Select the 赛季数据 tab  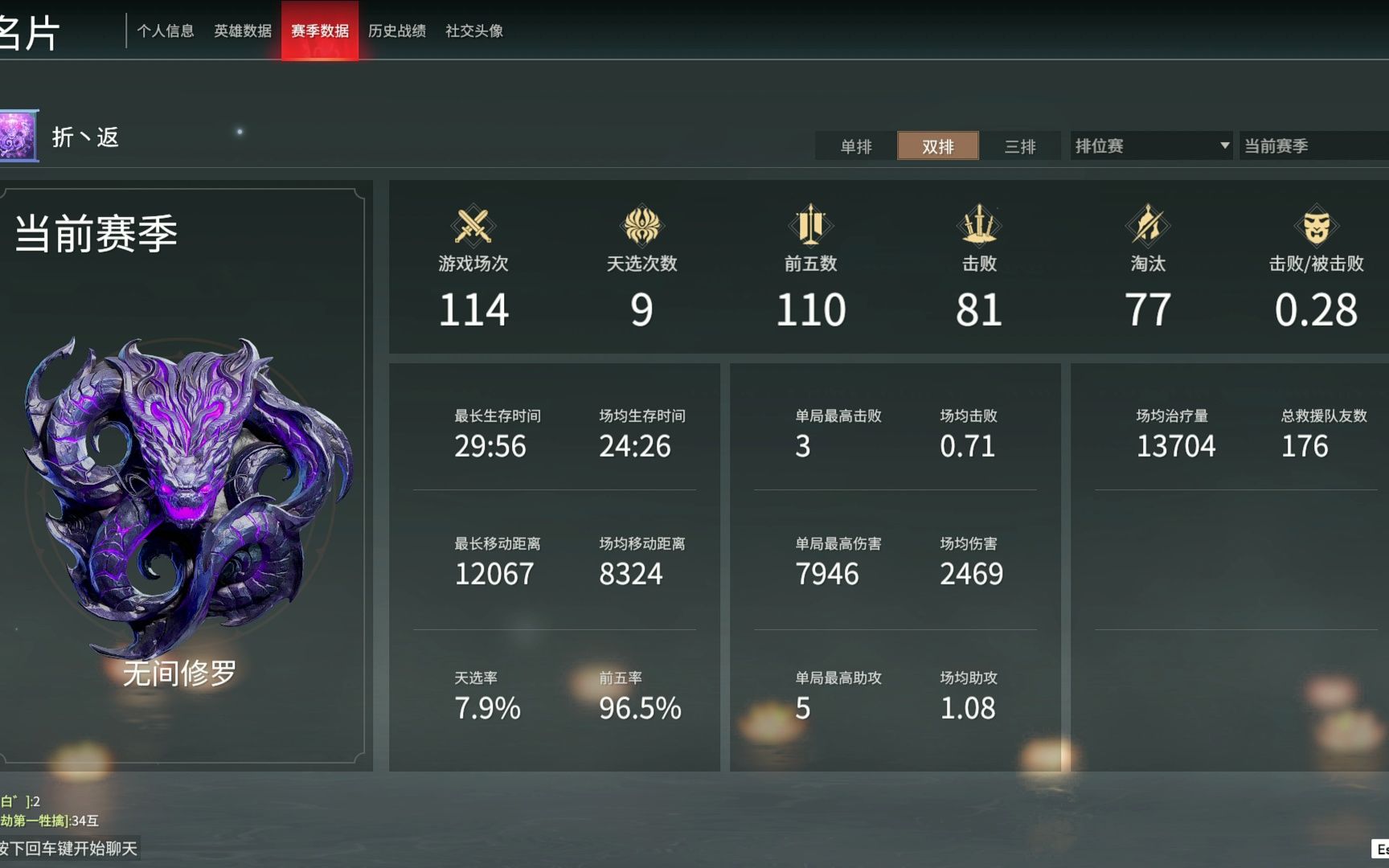coord(320,31)
